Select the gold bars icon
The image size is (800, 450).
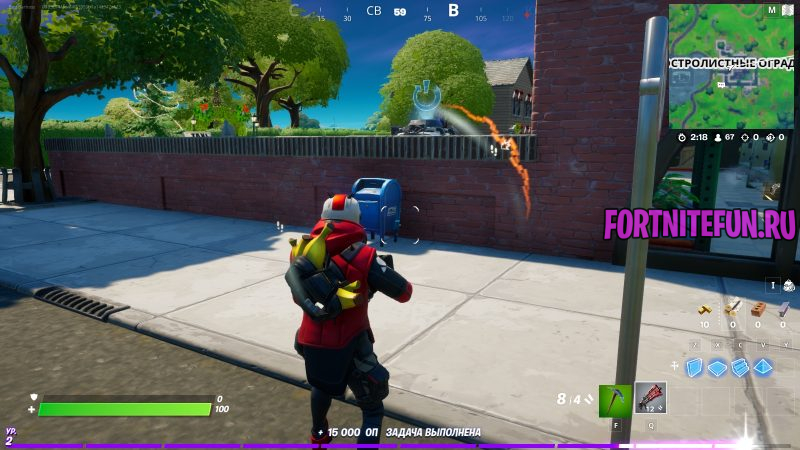point(705,309)
